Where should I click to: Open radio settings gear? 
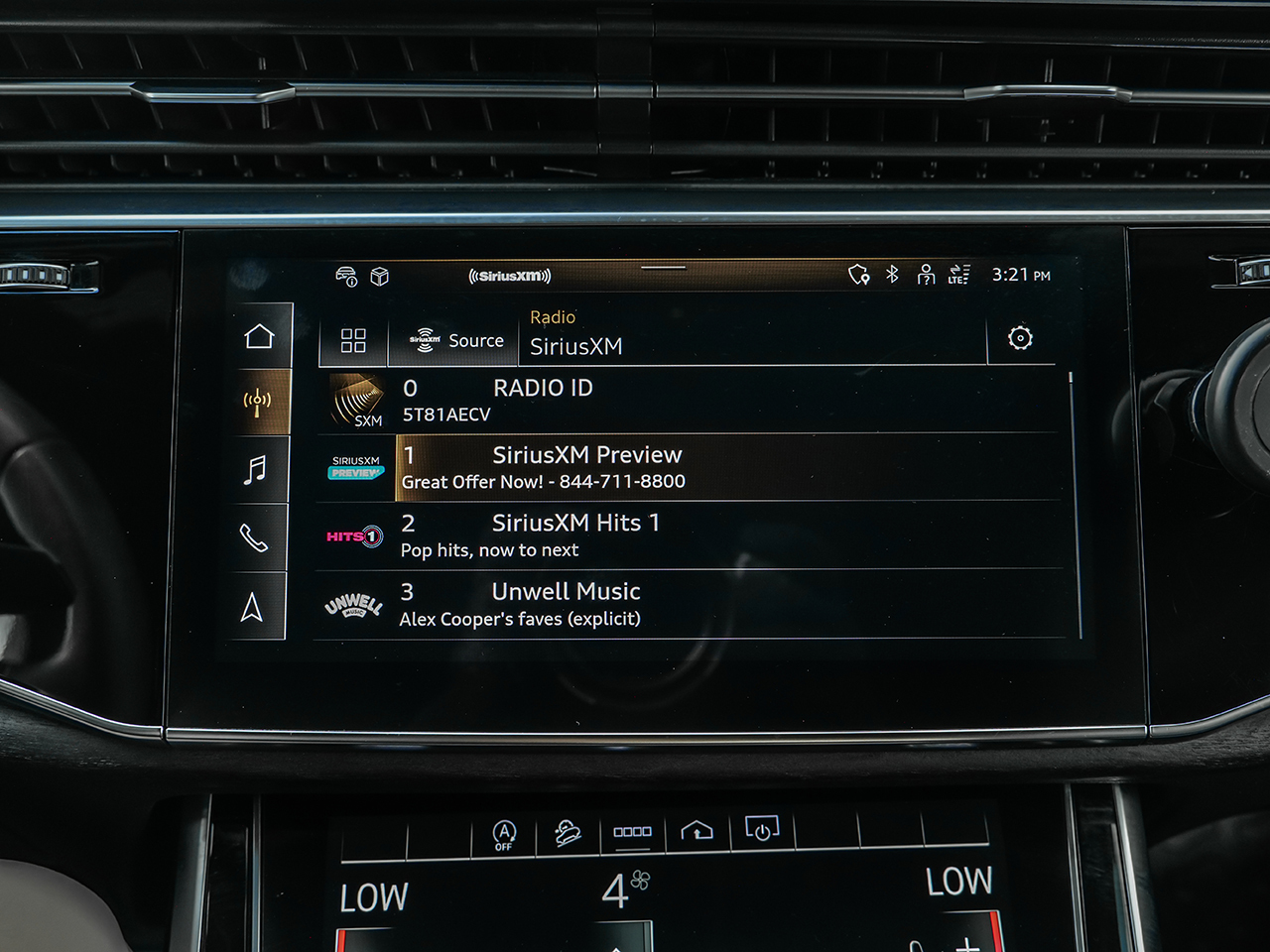(1020, 338)
